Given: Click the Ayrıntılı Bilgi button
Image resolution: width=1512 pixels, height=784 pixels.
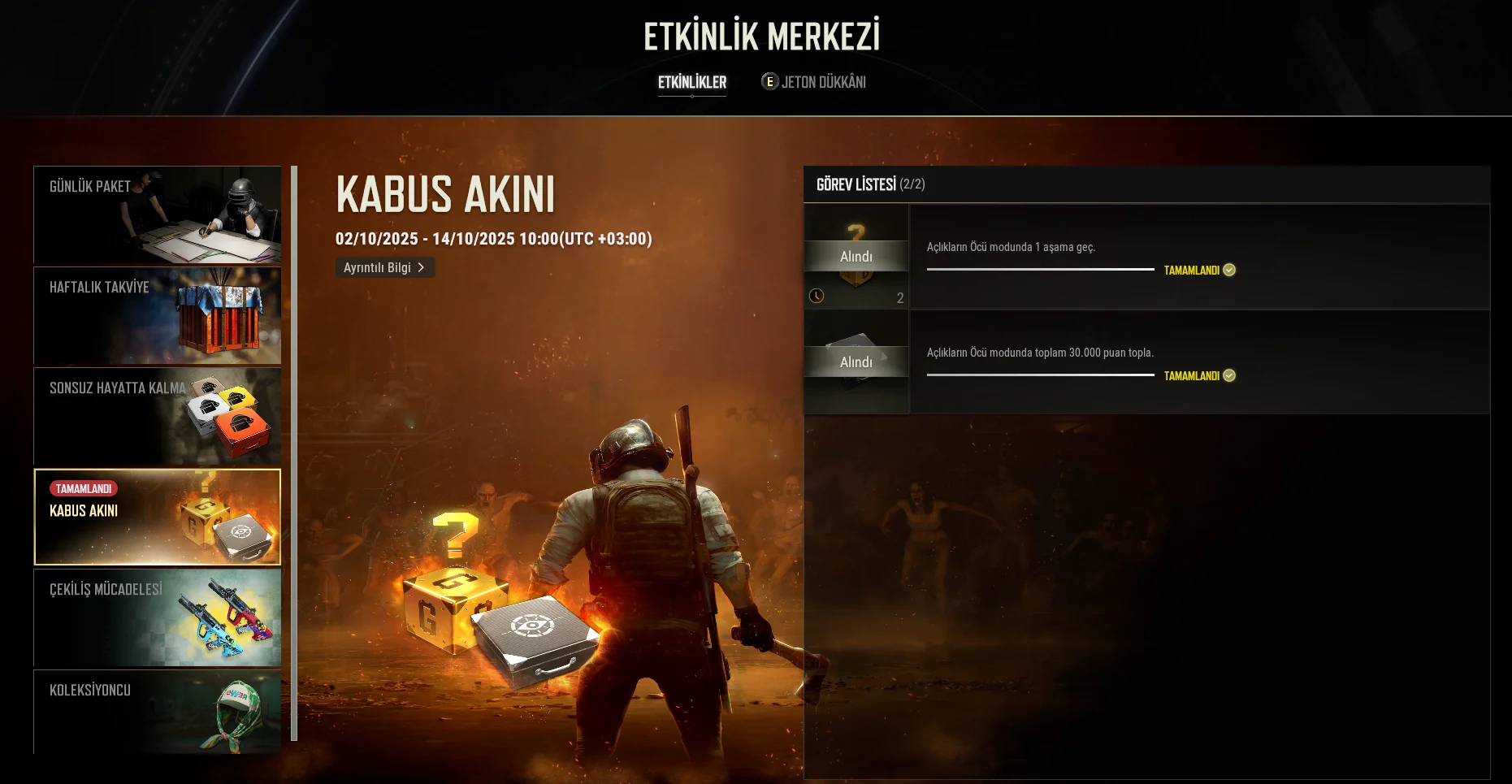Looking at the screenshot, I should [x=384, y=267].
